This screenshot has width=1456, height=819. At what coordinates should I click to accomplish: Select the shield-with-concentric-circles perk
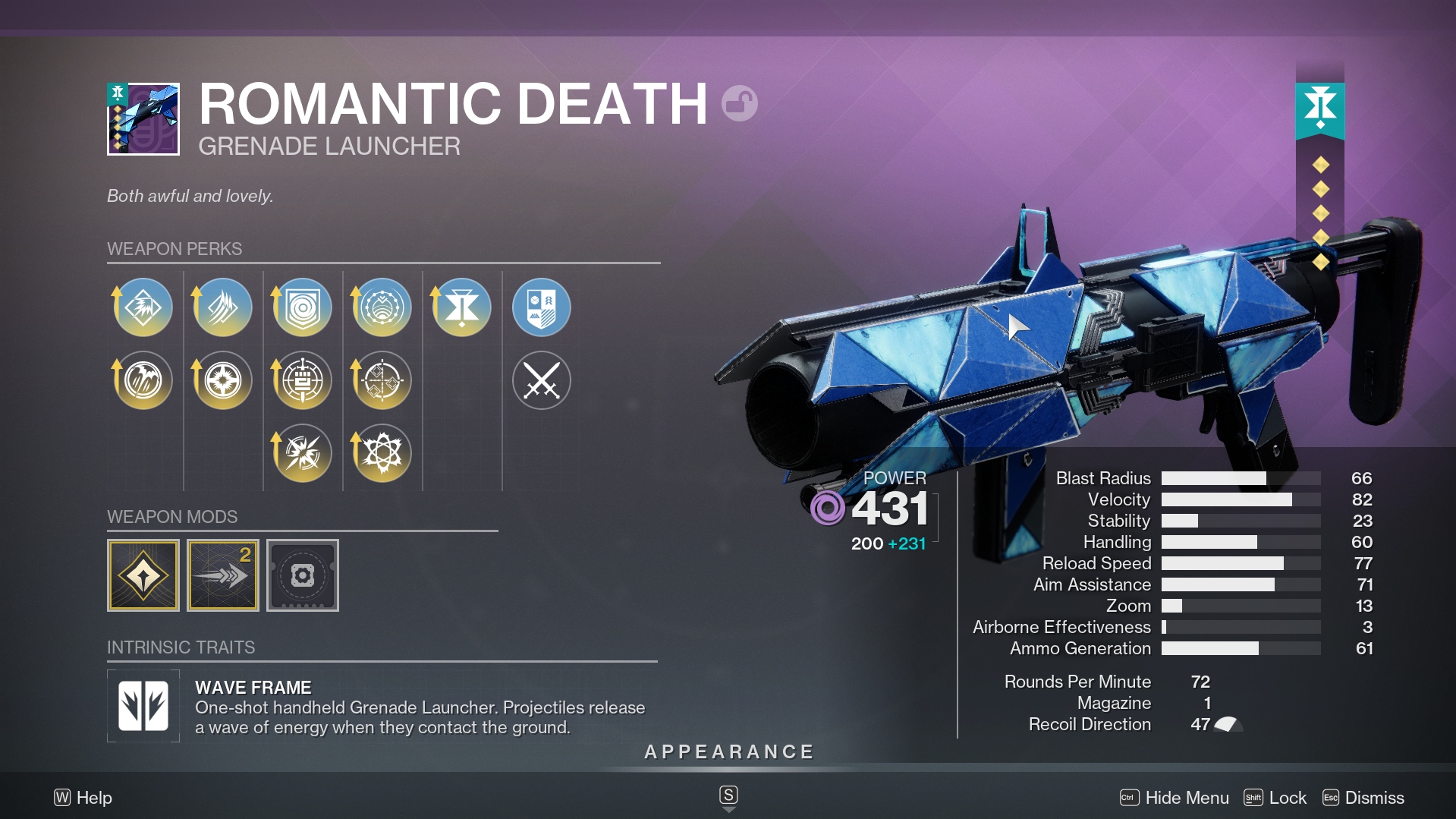302,307
